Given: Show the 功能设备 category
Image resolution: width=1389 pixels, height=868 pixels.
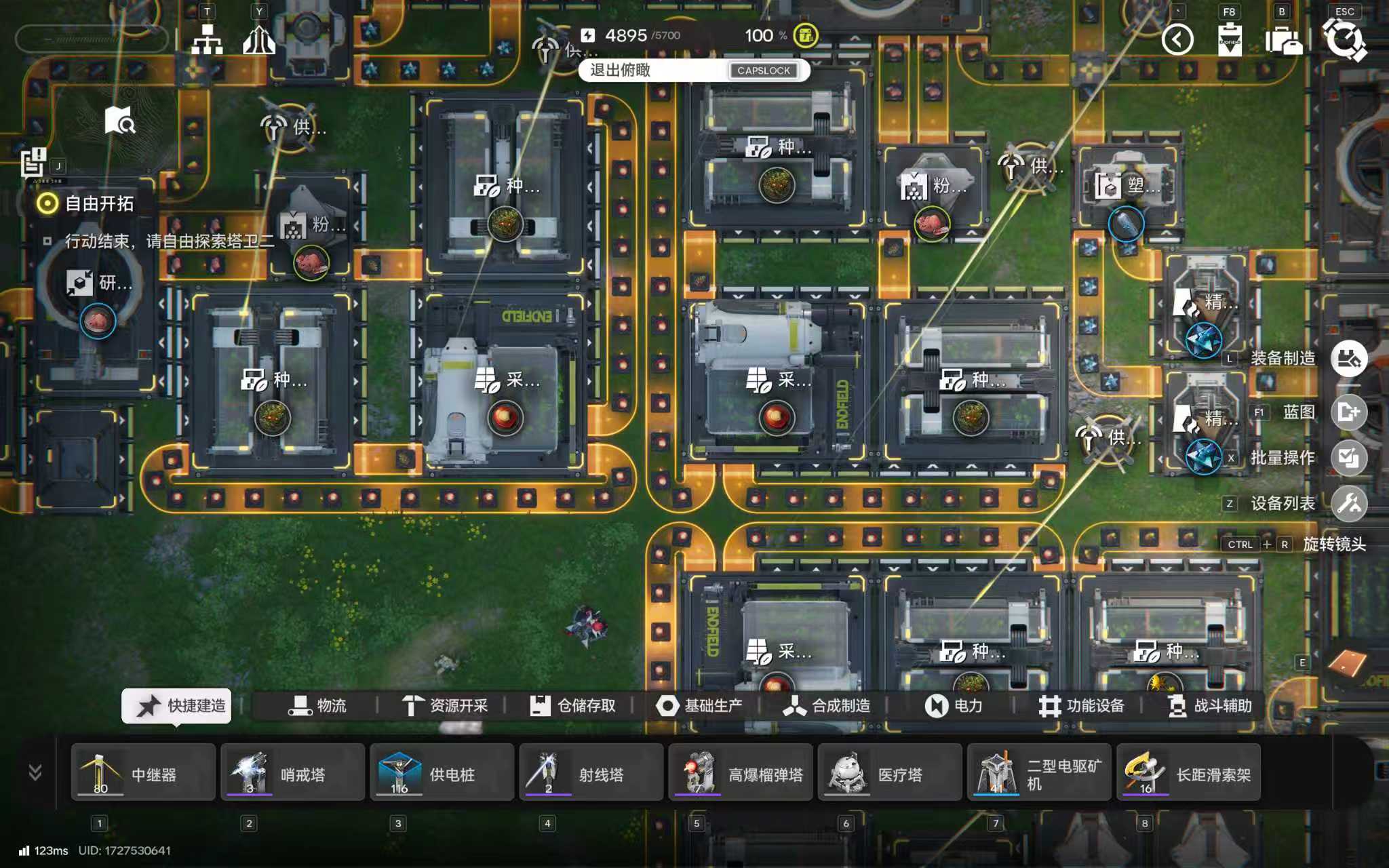Looking at the screenshot, I should [x=1081, y=706].
